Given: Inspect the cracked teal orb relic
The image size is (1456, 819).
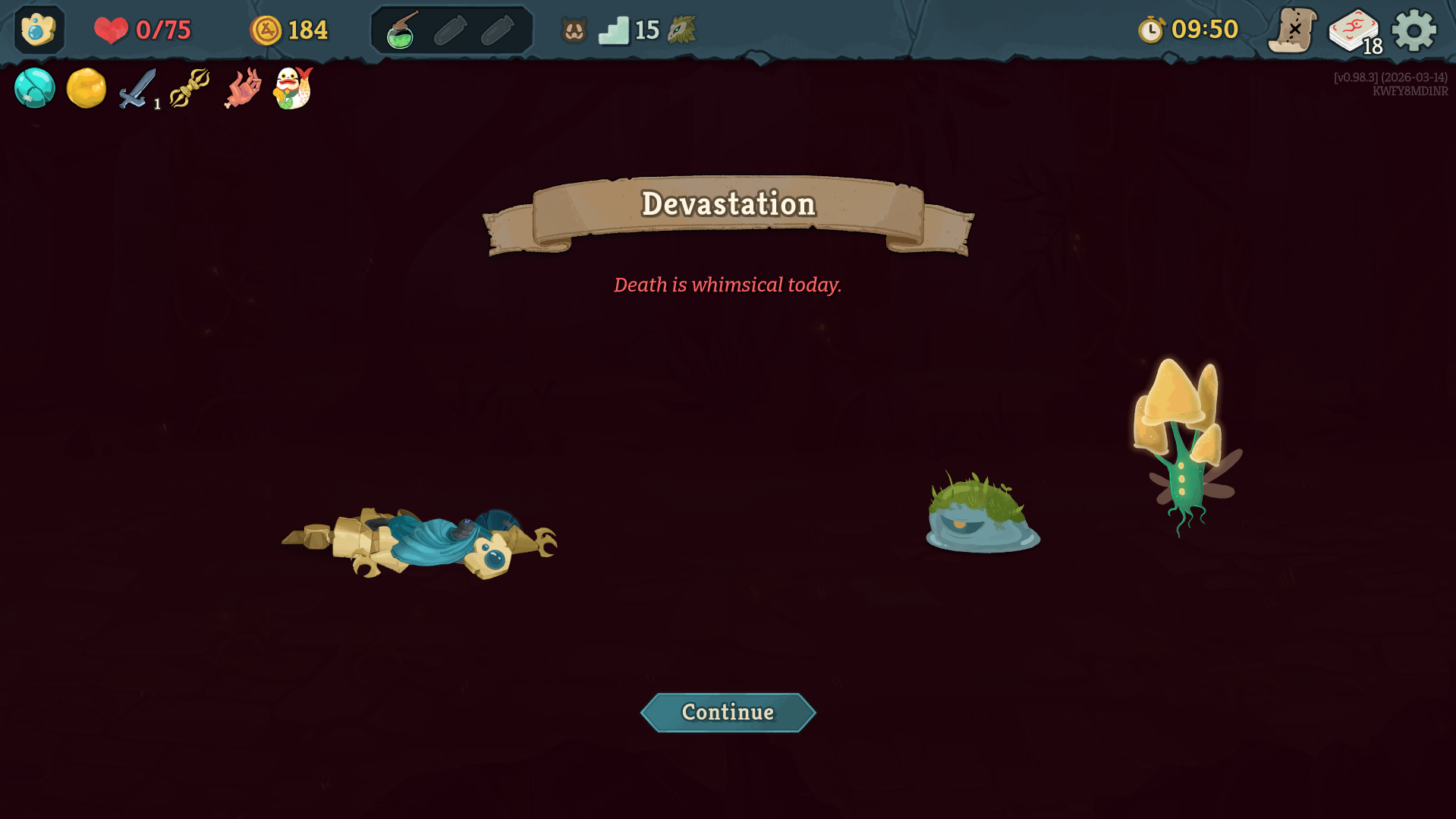Looking at the screenshot, I should (35, 88).
